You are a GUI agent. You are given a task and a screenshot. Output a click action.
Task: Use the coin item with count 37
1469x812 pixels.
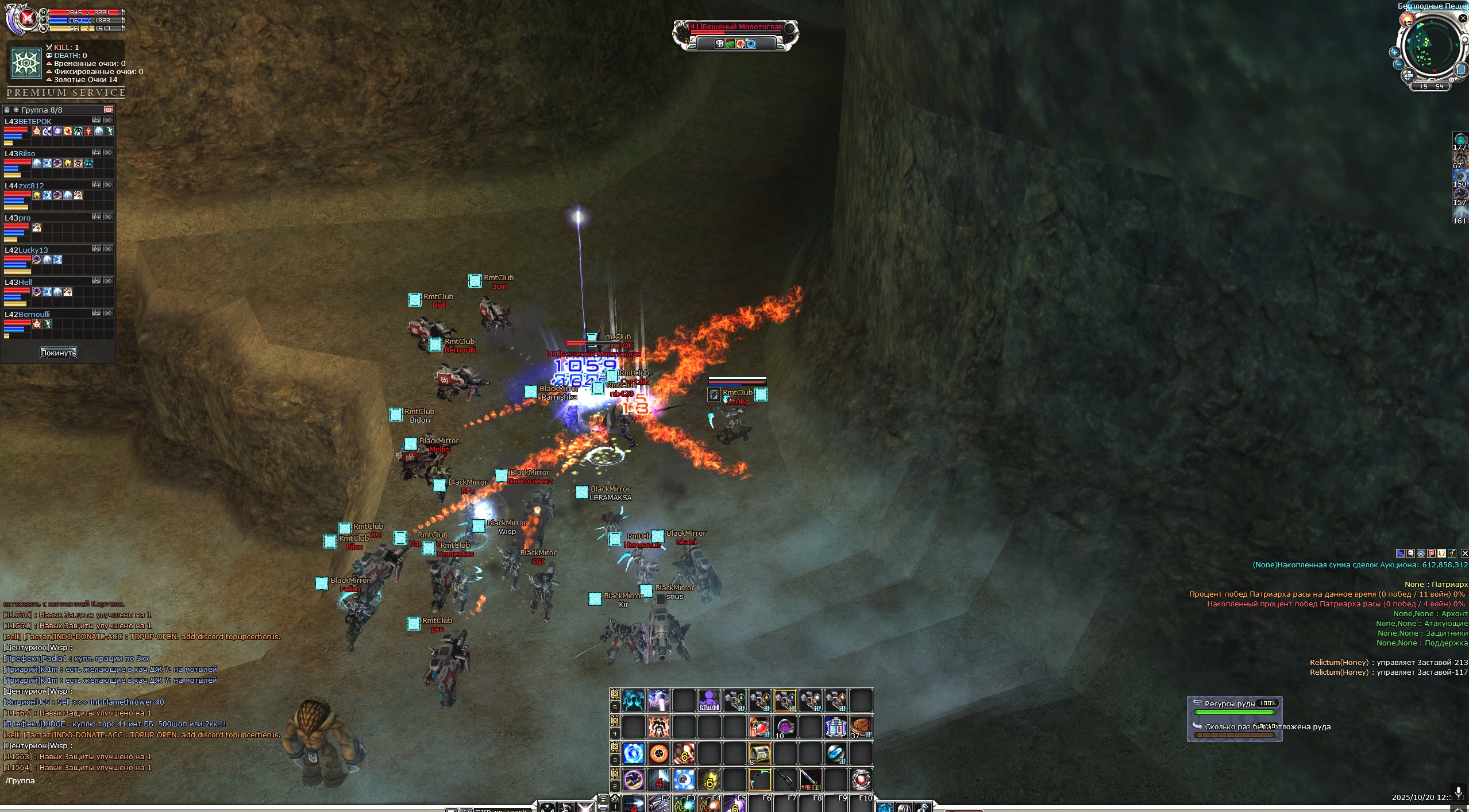click(x=860, y=727)
